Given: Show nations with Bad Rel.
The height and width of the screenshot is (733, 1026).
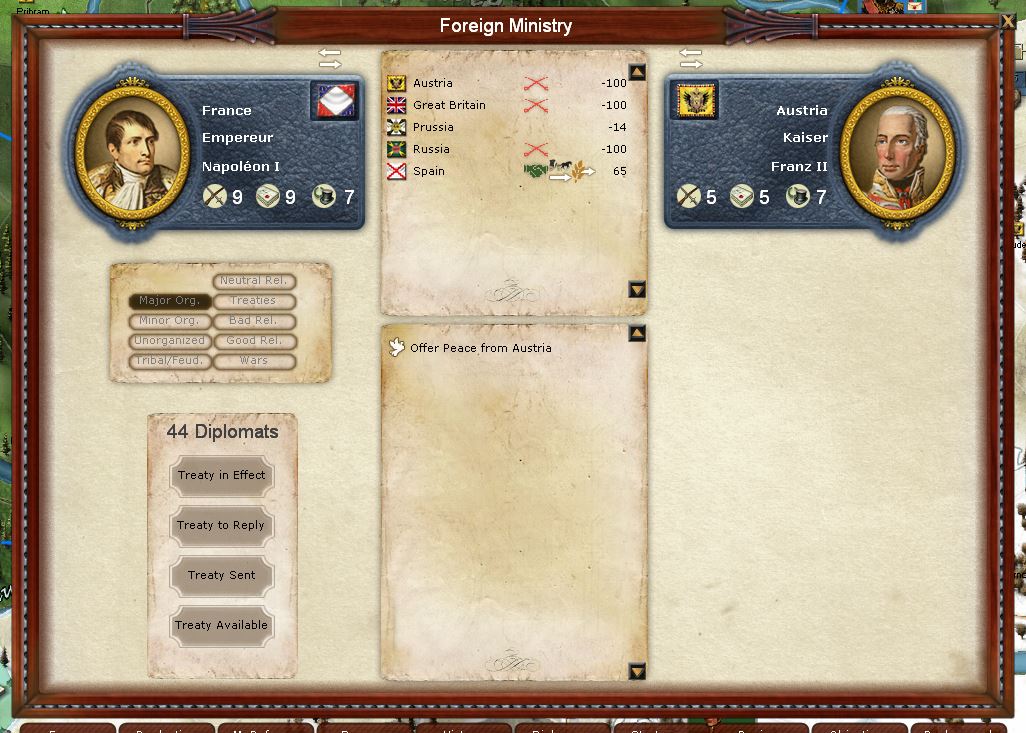Looking at the screenshot, I should point(254,321).
